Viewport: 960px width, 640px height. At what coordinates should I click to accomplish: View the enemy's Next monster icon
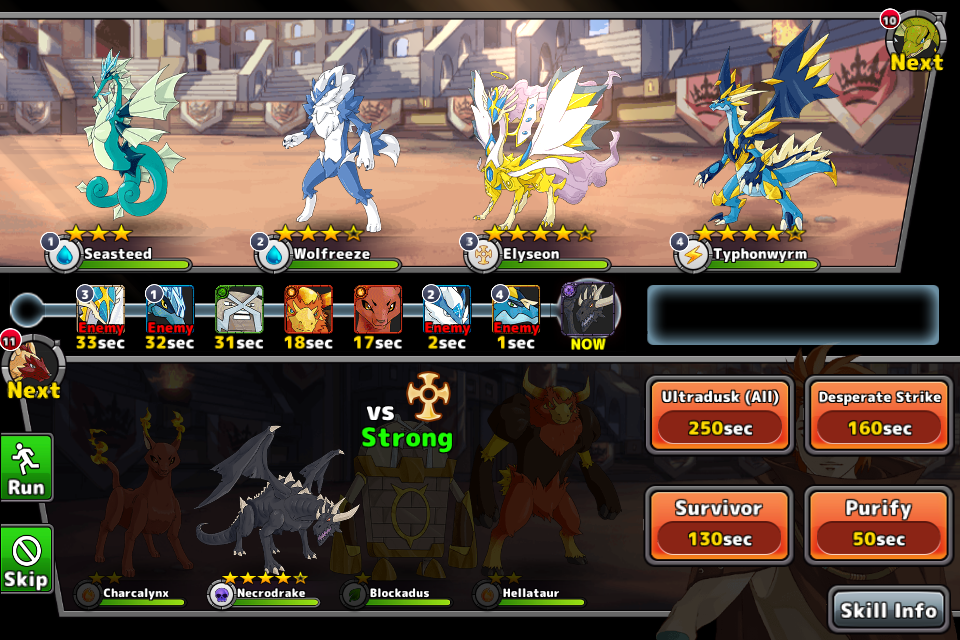tap(914, 42)
